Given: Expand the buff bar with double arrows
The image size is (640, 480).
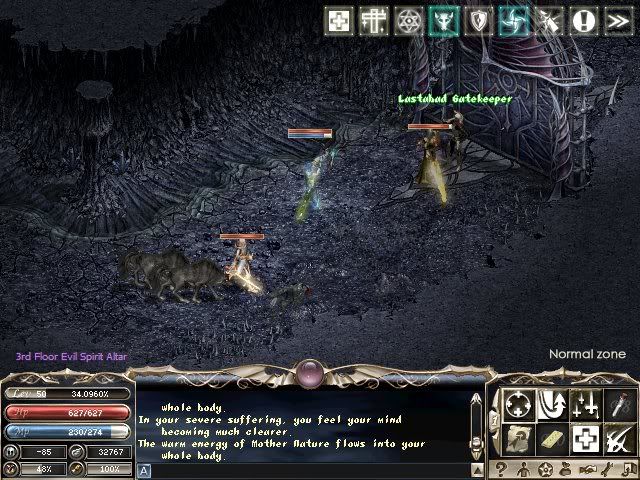Looking at the screenshot, I should [x=618, y=21].
